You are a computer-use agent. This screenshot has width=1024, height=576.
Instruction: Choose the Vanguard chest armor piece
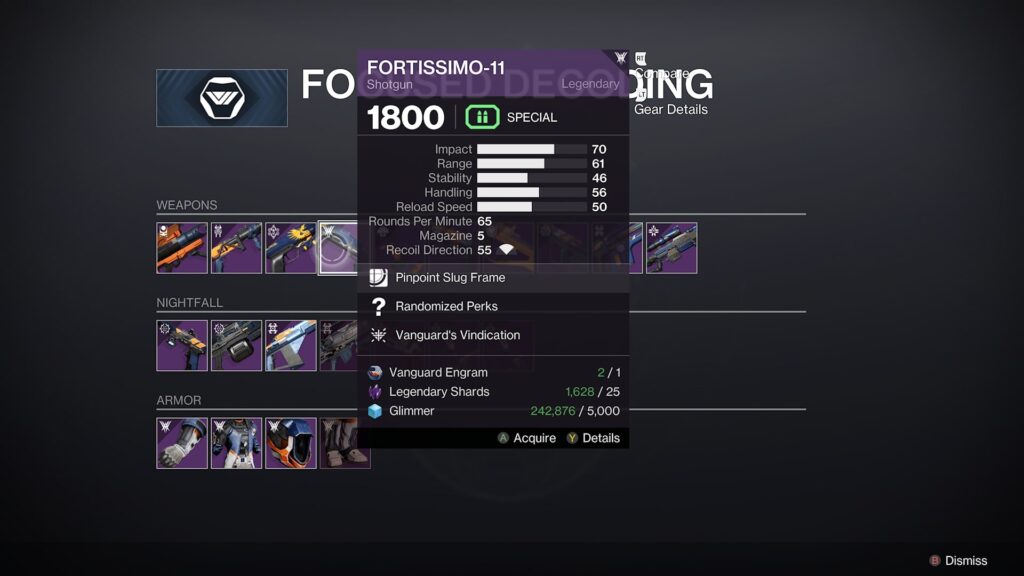click(236, 443)
